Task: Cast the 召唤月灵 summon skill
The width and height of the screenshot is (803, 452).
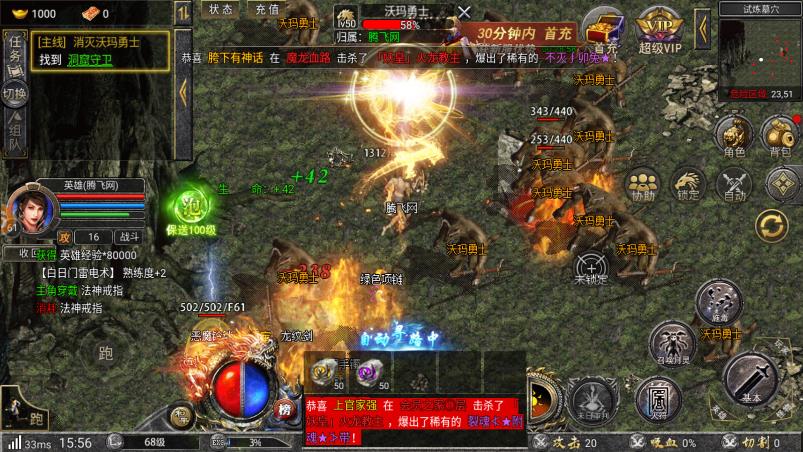Action: pyautogui.click(x=673, y=342)
